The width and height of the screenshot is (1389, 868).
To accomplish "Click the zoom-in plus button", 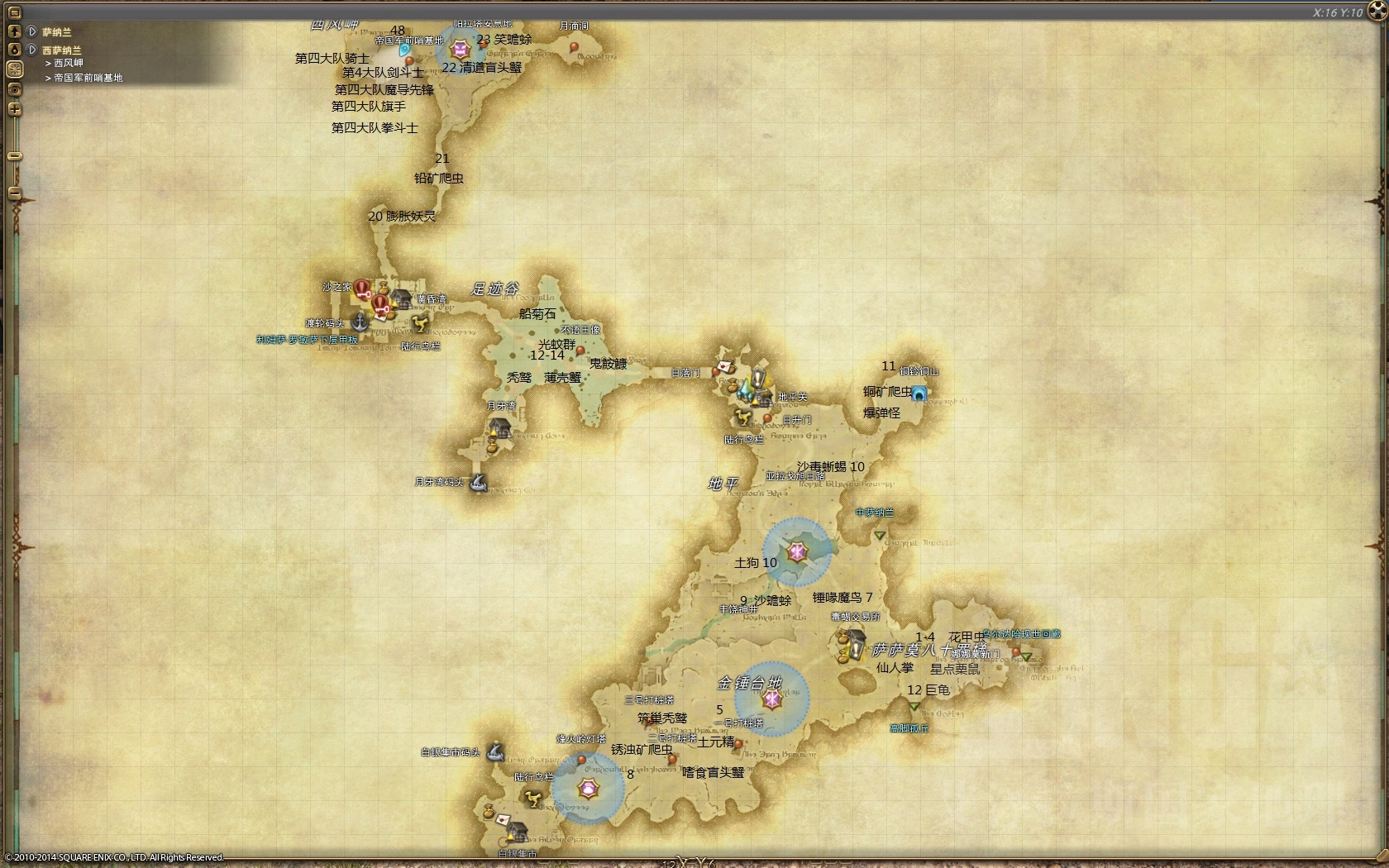I will coord(13,108).
